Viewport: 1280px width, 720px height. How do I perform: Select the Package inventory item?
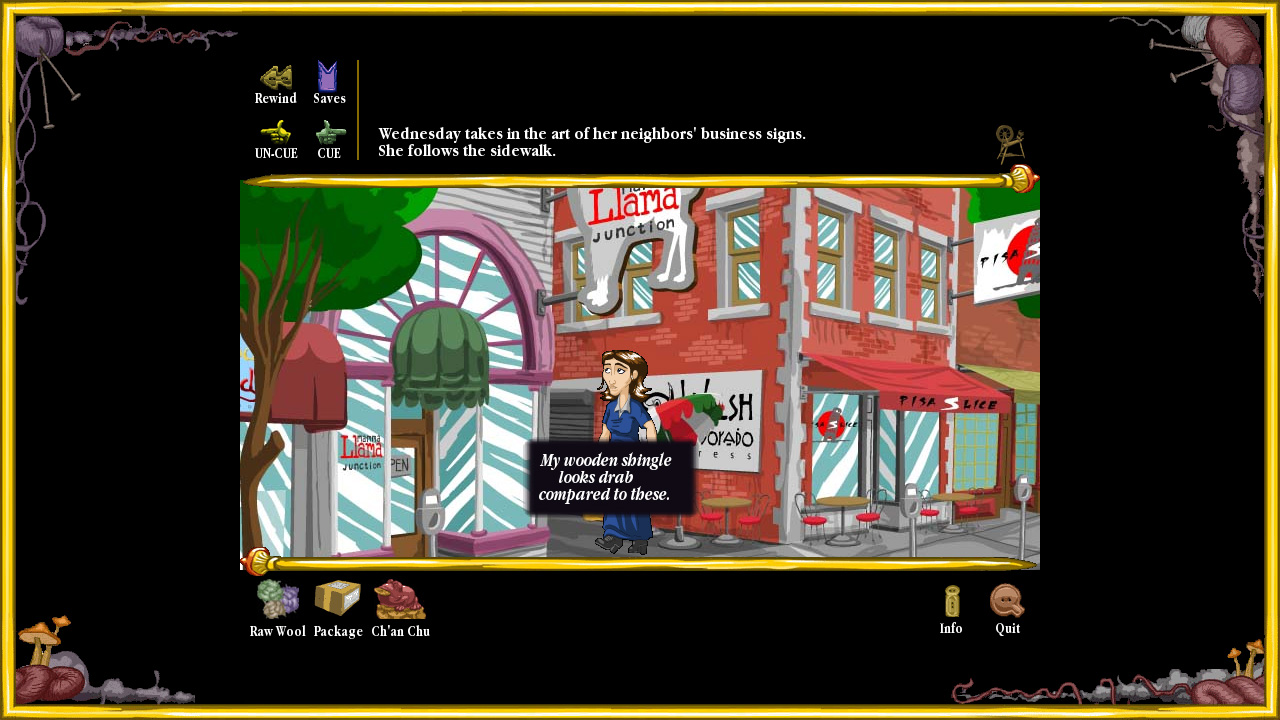tap(337, 598)
